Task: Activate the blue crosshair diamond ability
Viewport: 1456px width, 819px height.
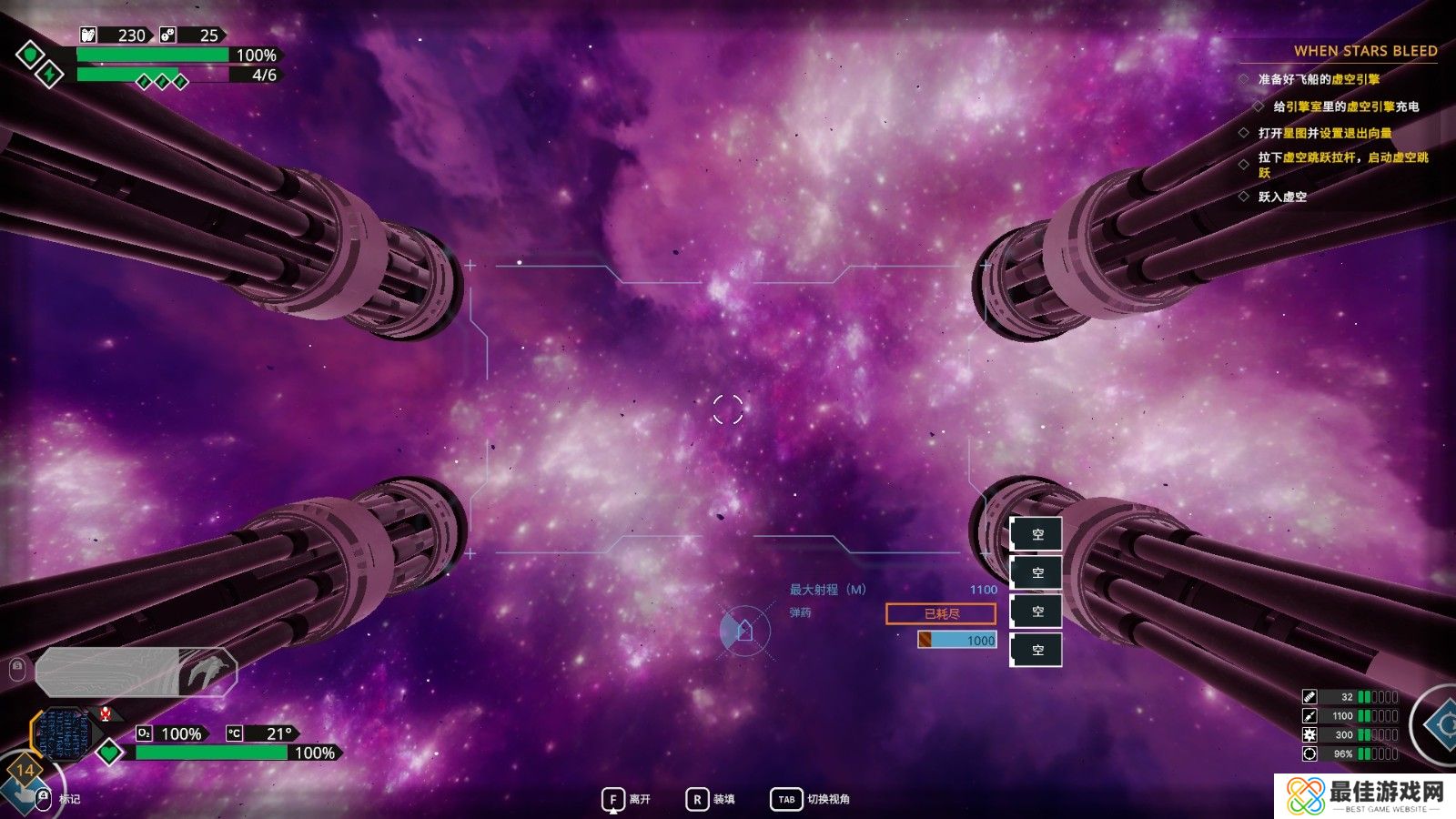Action: tap(1442, 725)
